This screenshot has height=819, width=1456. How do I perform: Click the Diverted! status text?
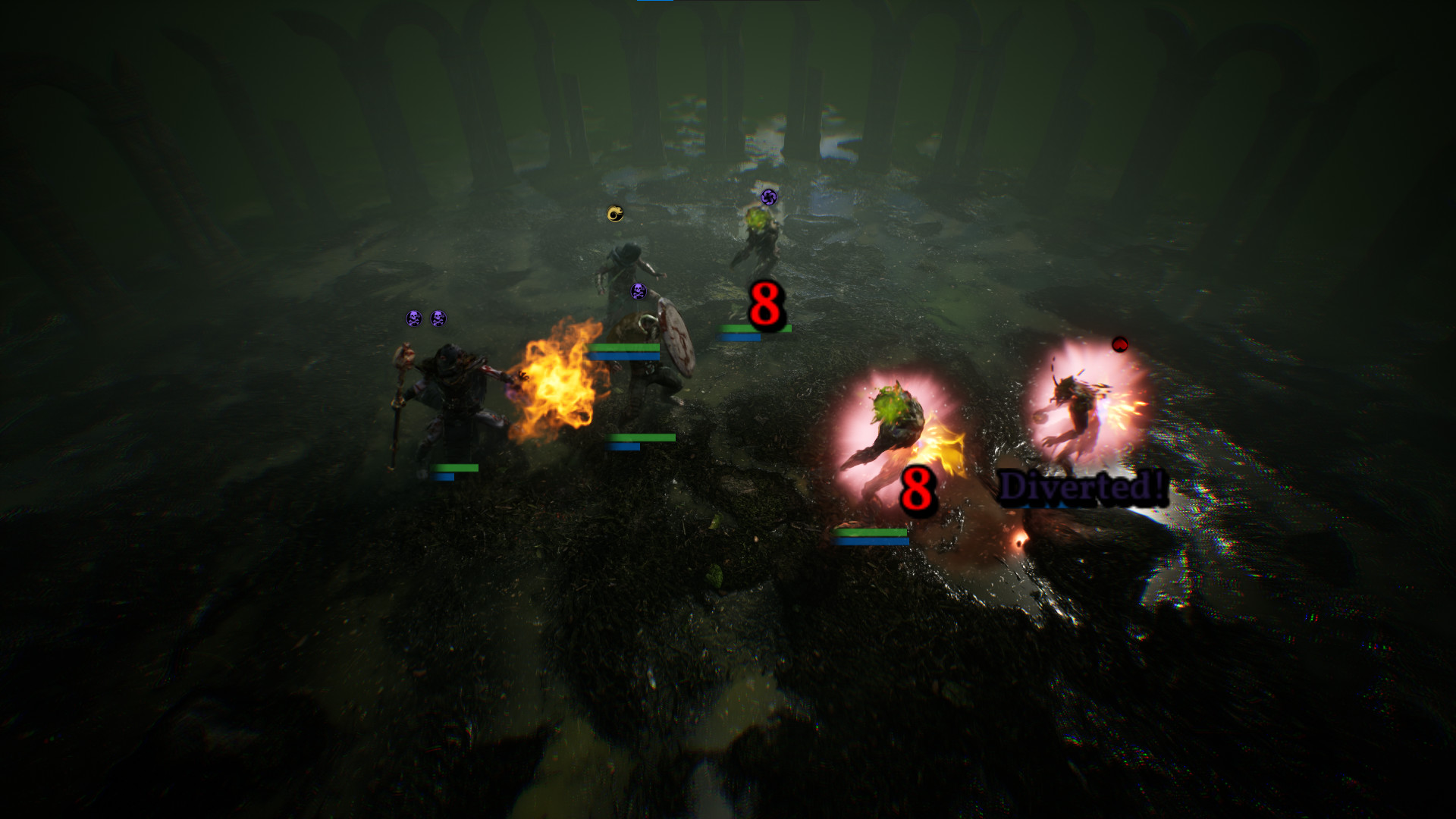[1082, 486]
